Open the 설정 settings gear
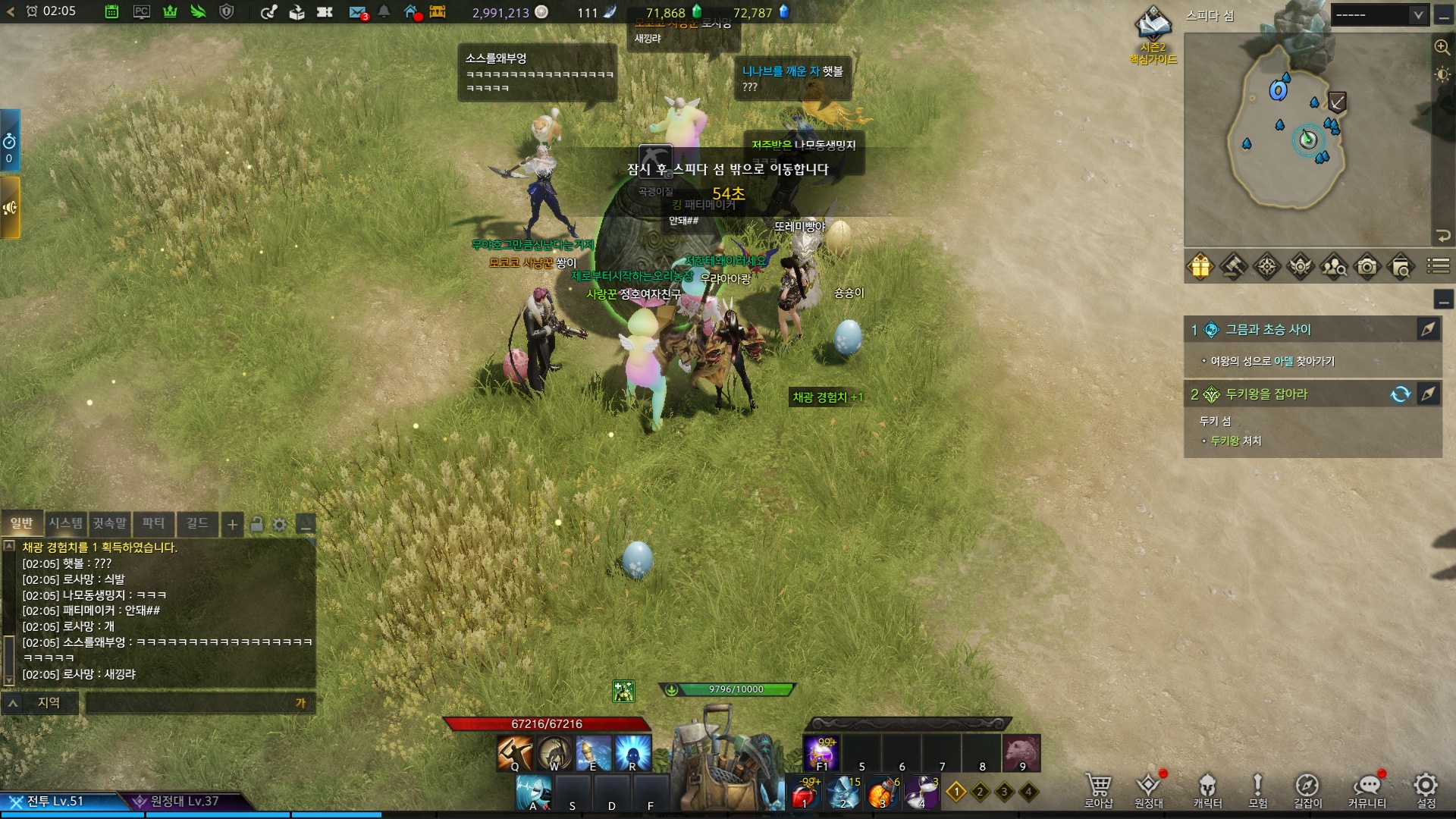1456x819 pixels. point(1426,790)
